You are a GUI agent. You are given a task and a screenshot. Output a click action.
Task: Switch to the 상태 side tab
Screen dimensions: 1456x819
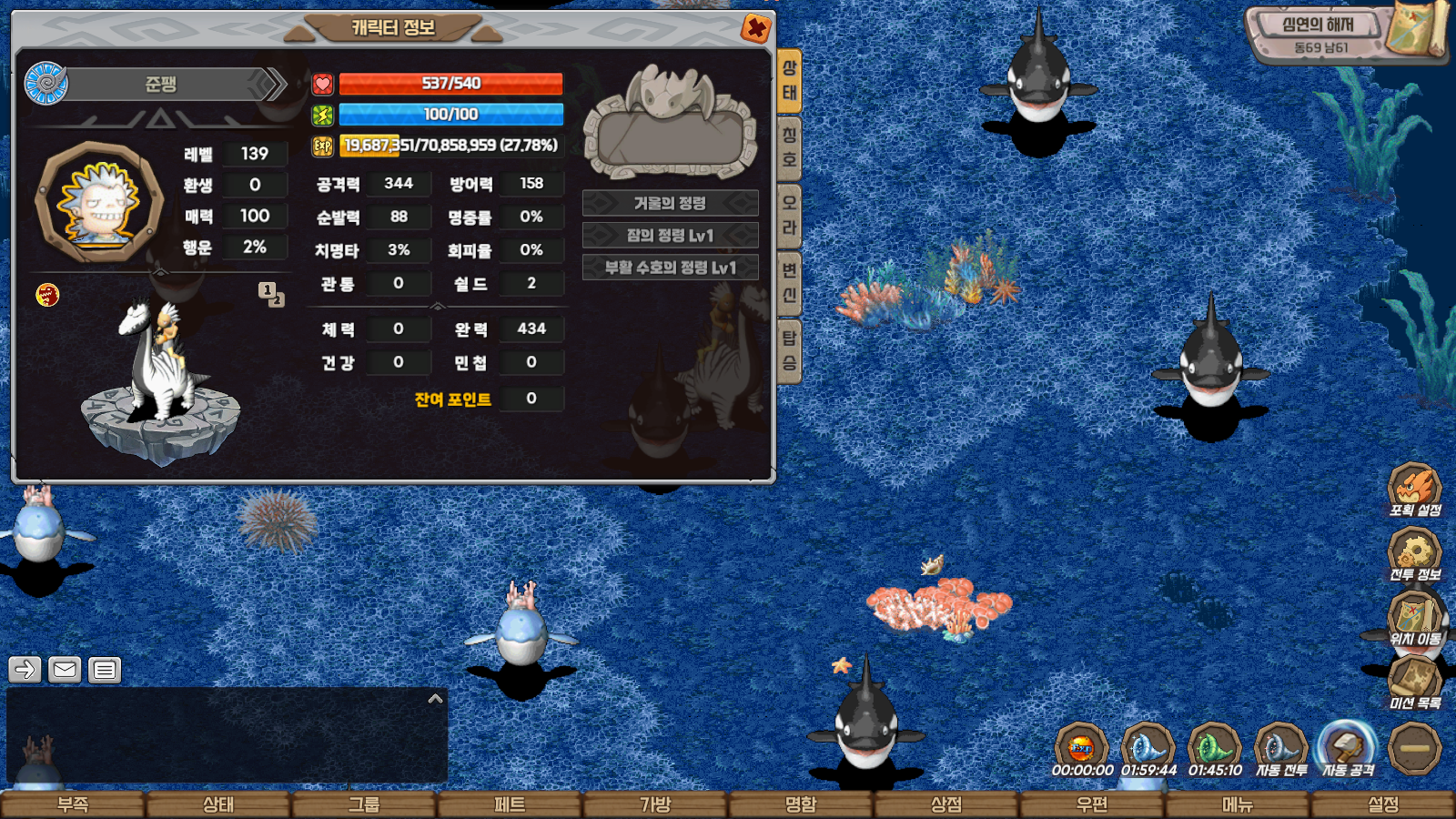(789, 80)
